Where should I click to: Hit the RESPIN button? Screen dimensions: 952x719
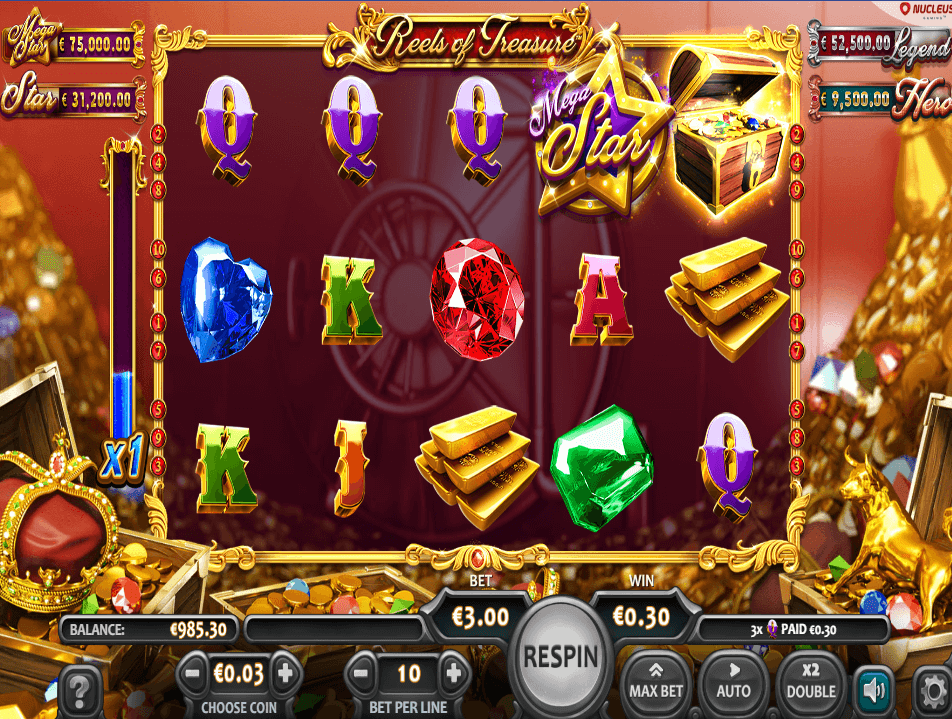pyautogui.click(x=561, y=657)
